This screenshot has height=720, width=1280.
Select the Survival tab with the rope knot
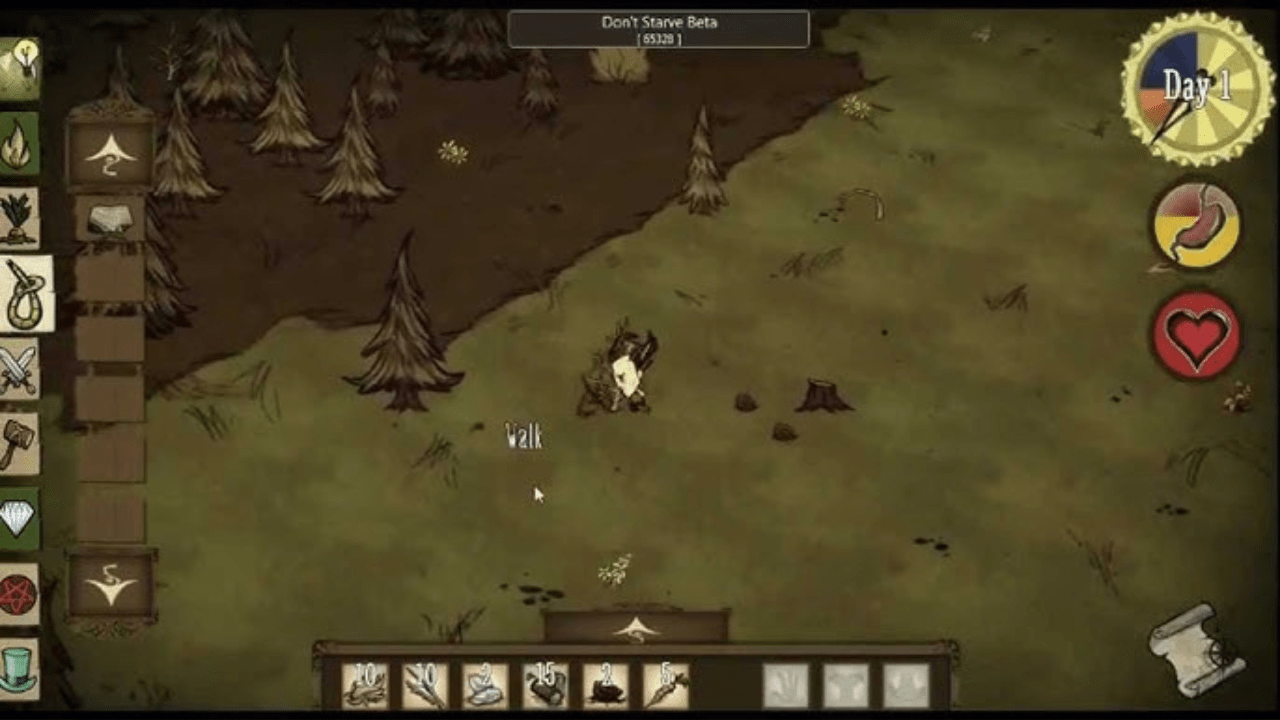pyautogui.click(x=24, y=294)
